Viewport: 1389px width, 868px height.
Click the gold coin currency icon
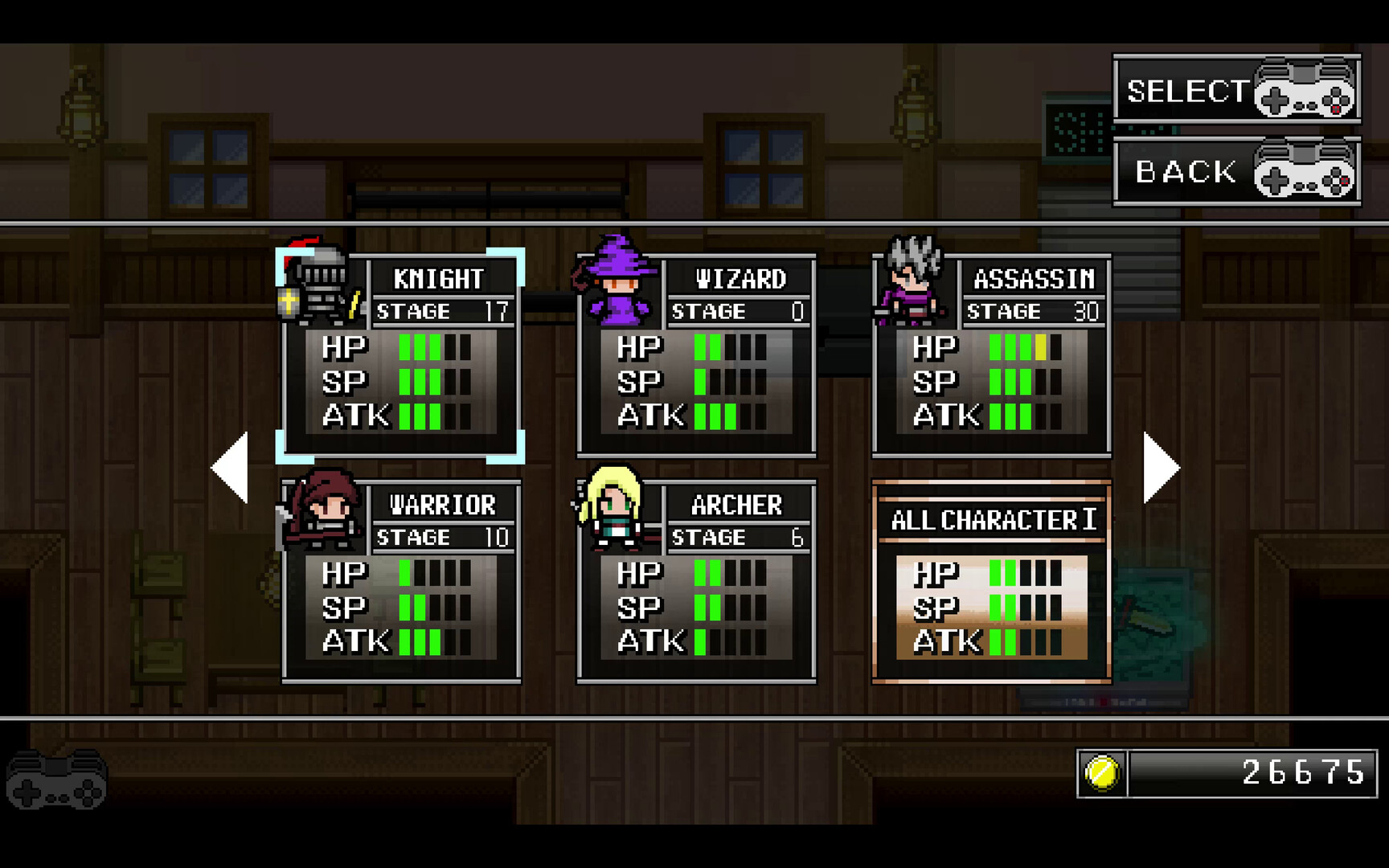(x=1101, y=776)
